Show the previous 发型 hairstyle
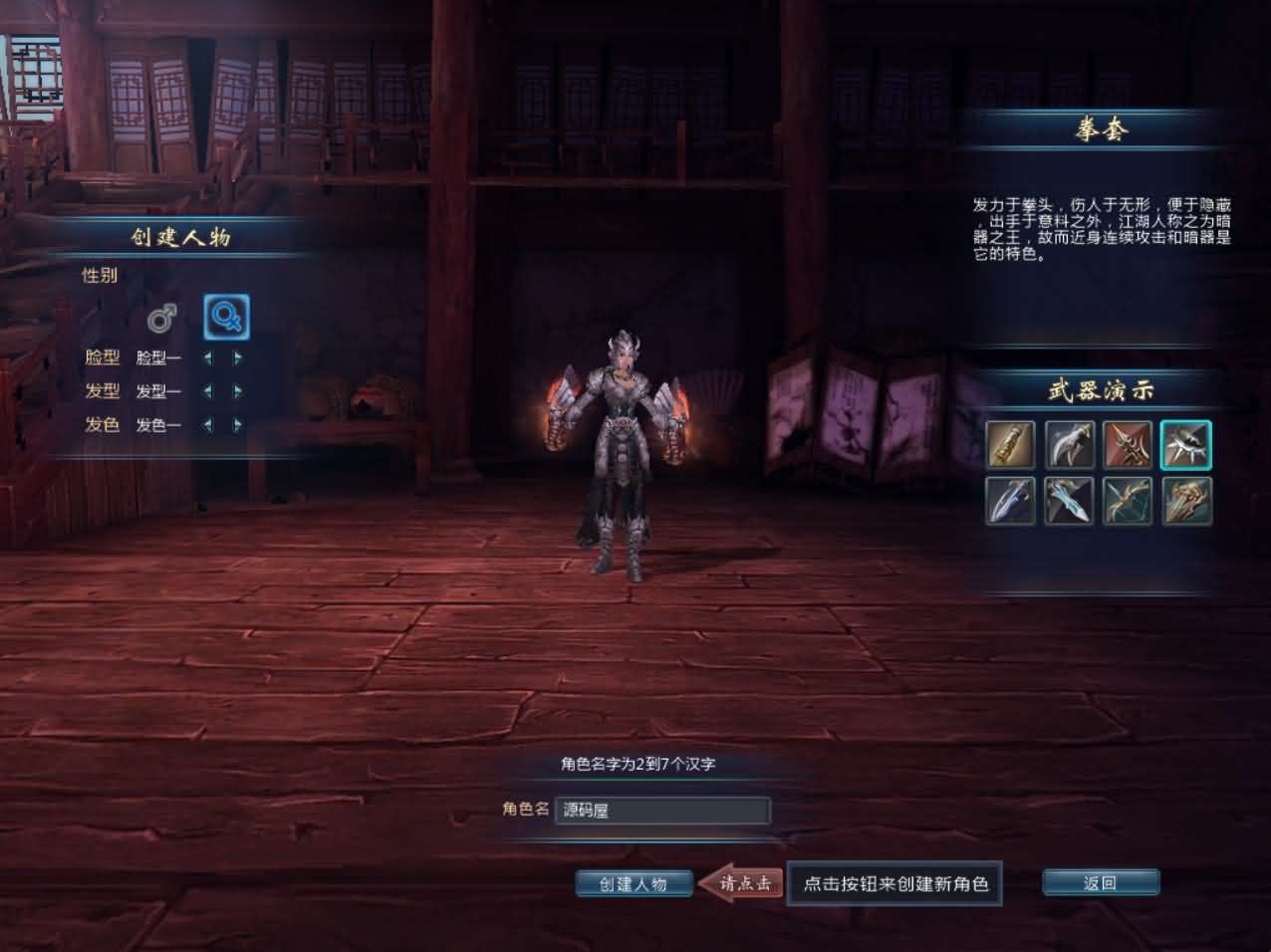 (208, 391)
